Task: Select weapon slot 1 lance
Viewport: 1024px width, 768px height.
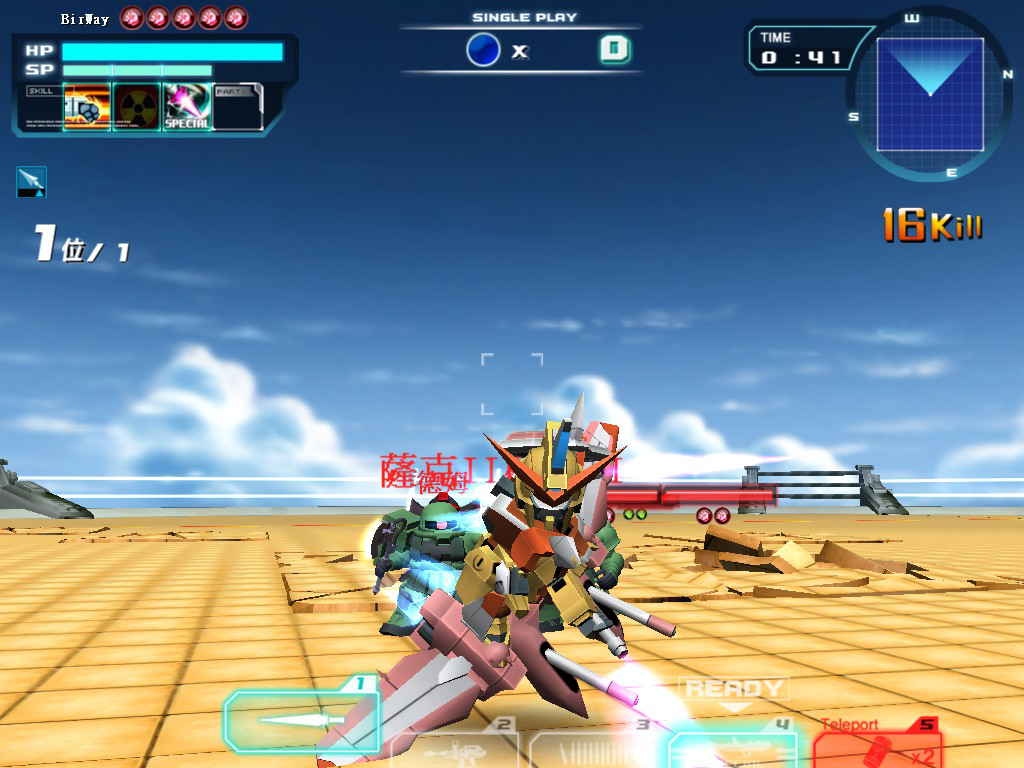Action: click(x=298, y=719)
